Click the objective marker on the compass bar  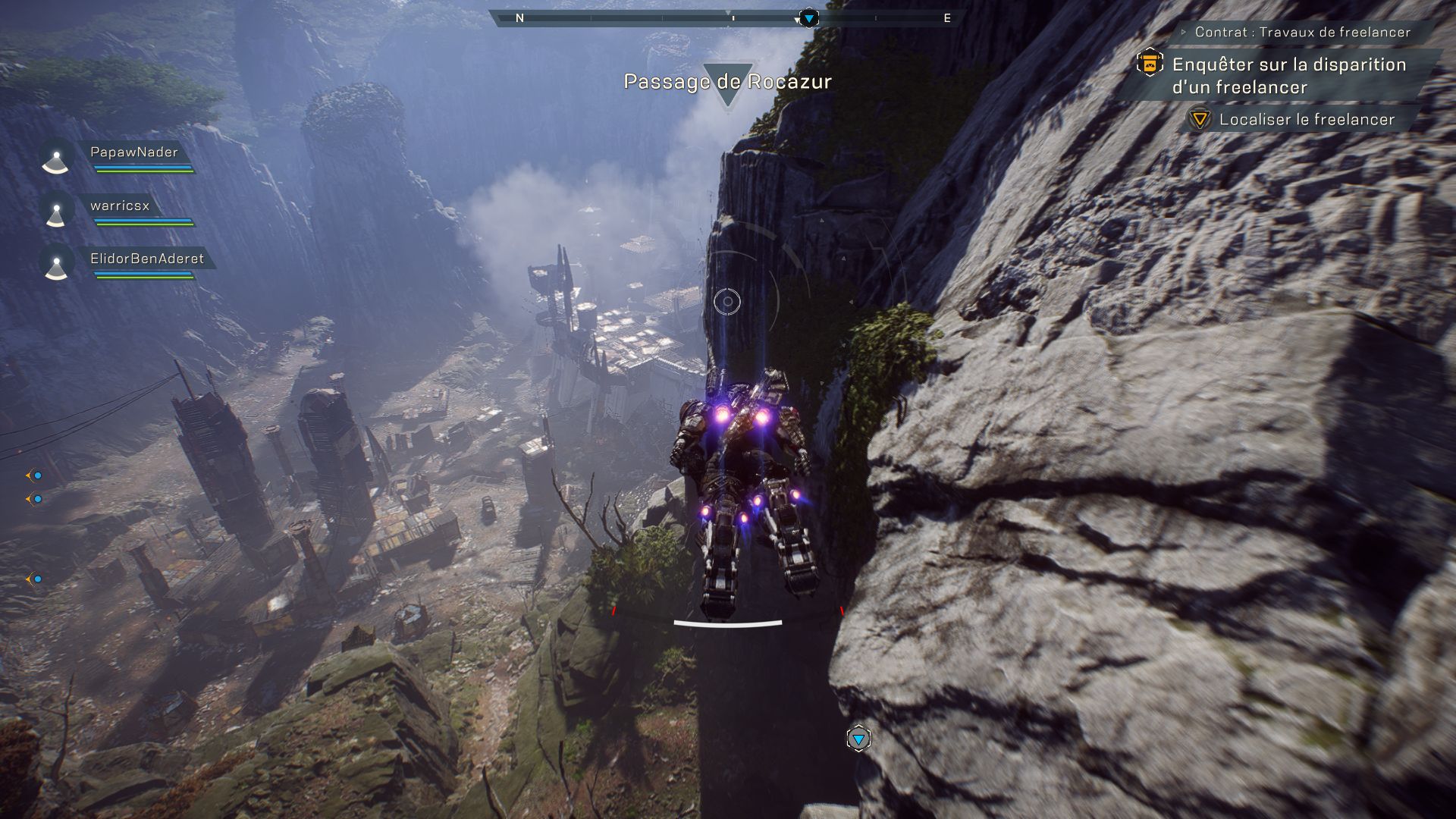coord(809,17)
